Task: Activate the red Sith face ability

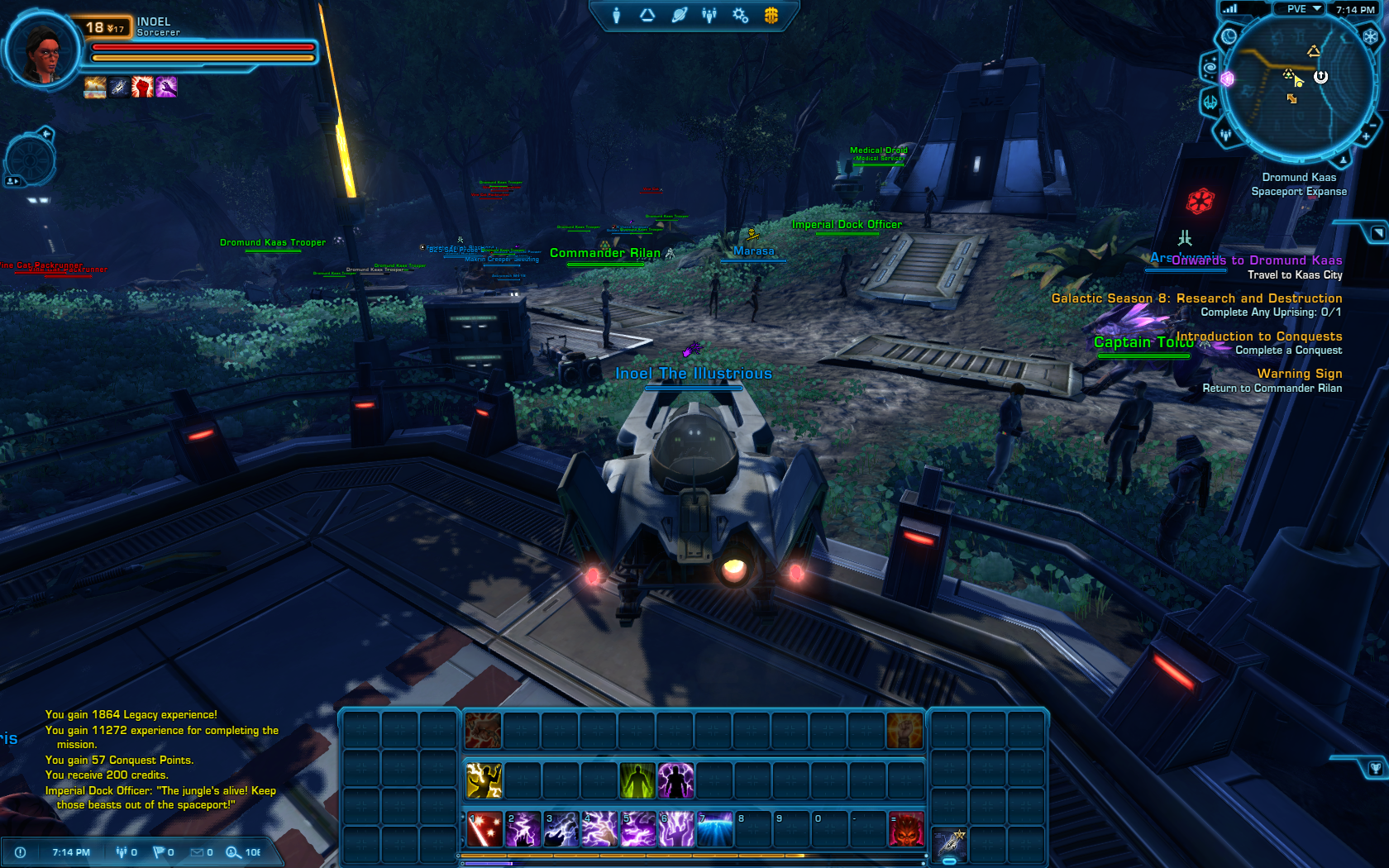Action: pos(905,829)
